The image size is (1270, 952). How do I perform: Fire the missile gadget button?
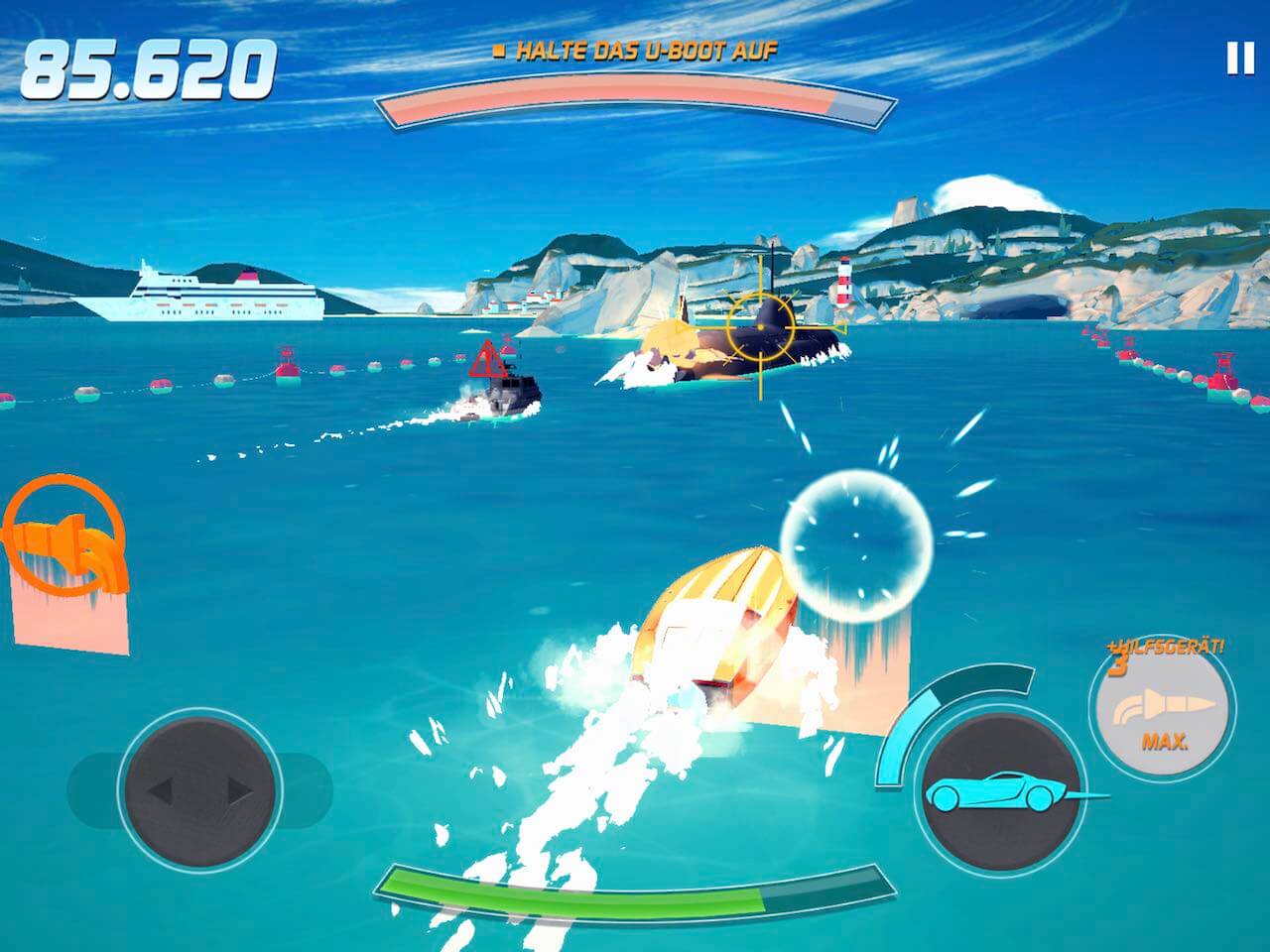[1163, 710]
